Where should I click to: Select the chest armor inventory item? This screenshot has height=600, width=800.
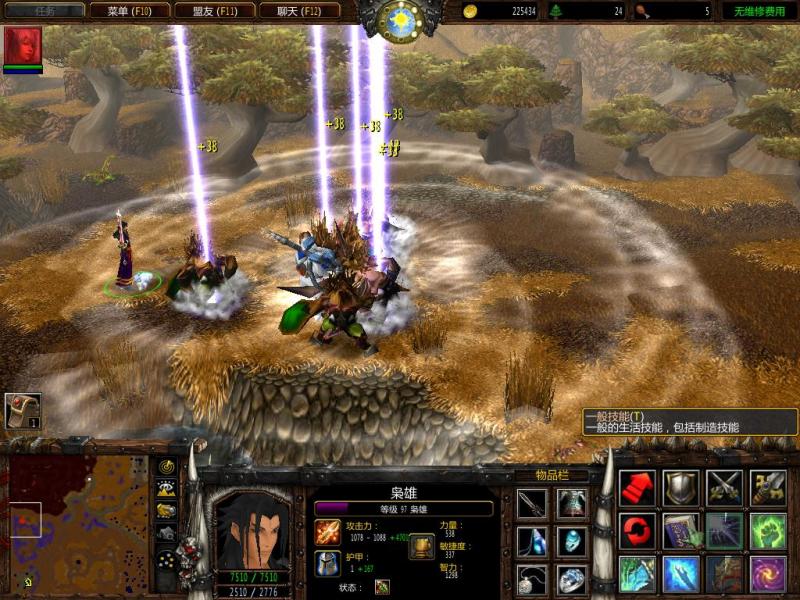click(x=572, y=504)
